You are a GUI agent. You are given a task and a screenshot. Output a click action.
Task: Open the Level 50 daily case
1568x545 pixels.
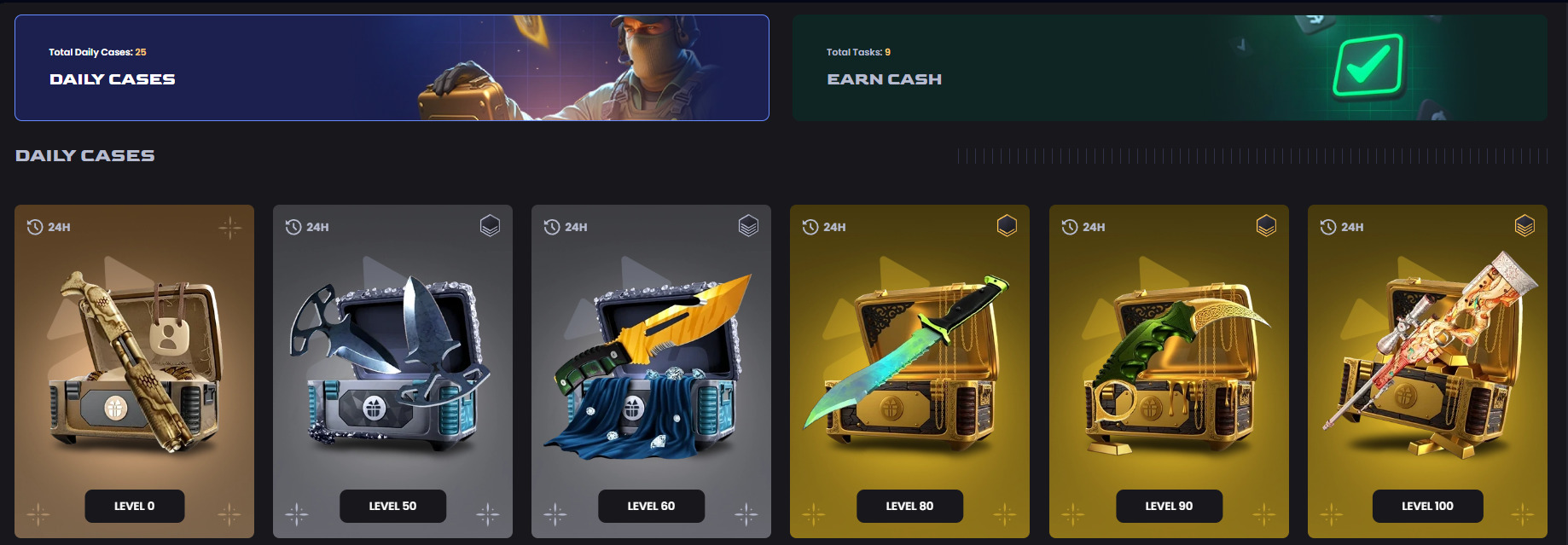tap(392, 506)
